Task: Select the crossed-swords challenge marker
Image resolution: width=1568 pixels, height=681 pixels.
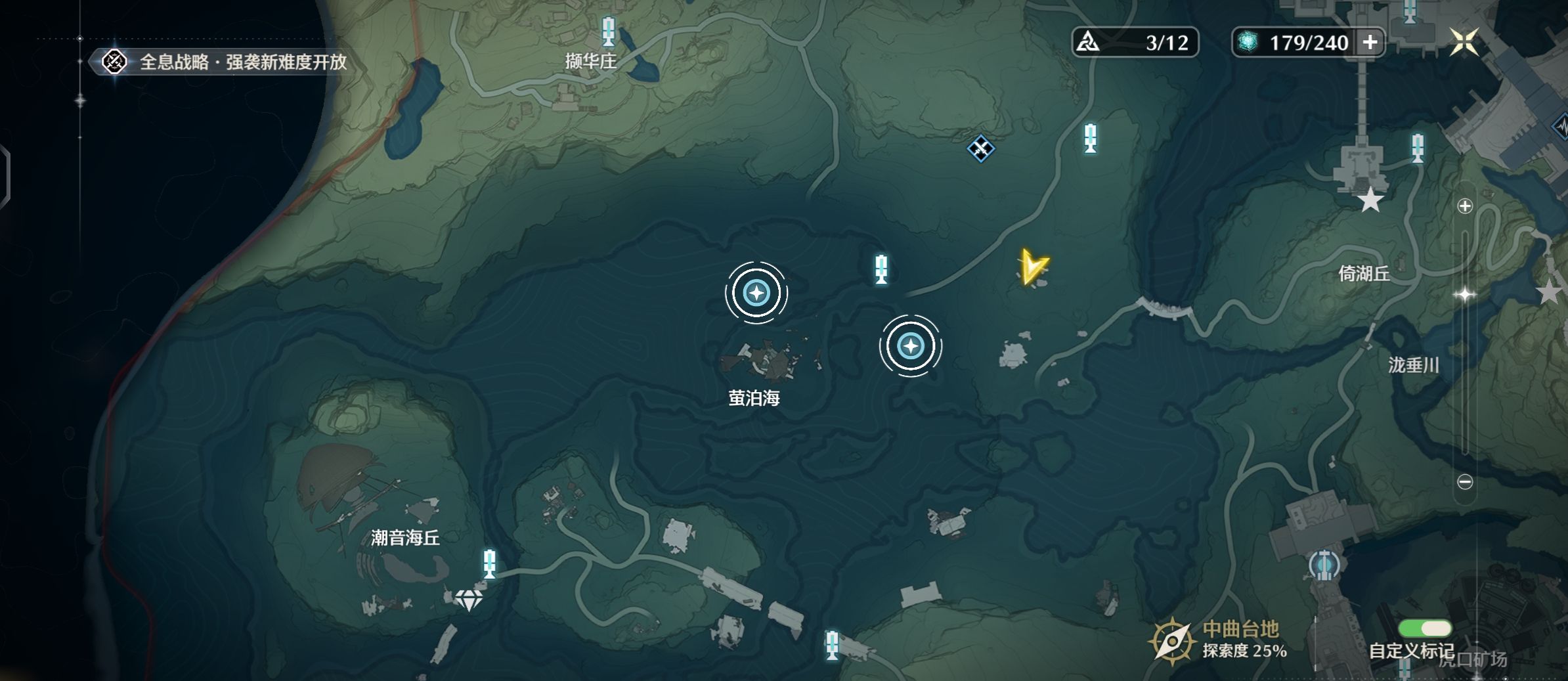Action: click(x=980, y=149)
